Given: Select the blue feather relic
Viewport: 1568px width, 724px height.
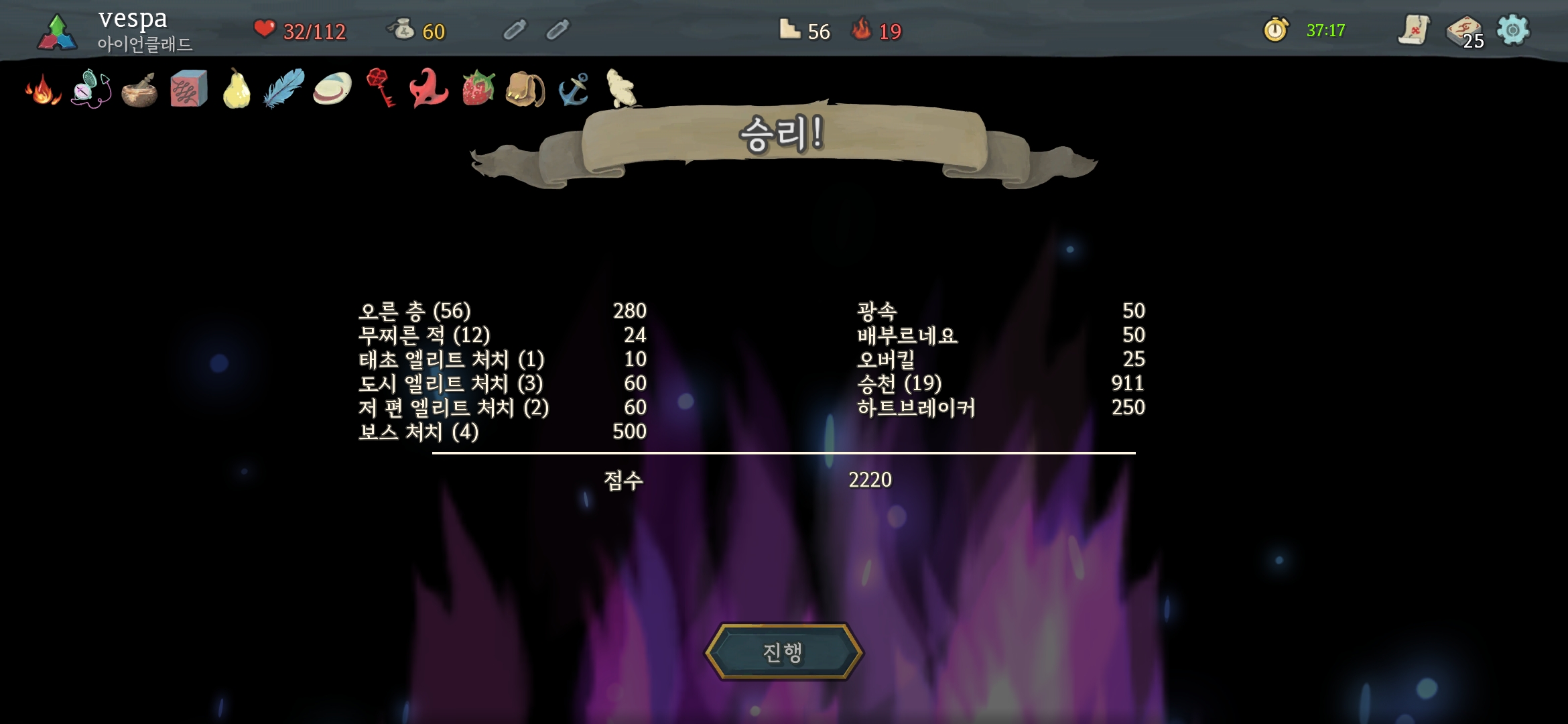Looking at the screenshot, I should 284,88.
